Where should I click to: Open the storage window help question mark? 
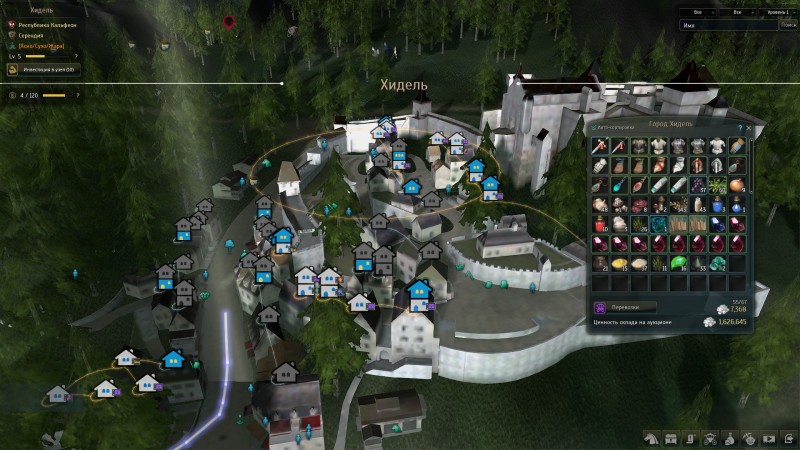(x=739, y=129)
